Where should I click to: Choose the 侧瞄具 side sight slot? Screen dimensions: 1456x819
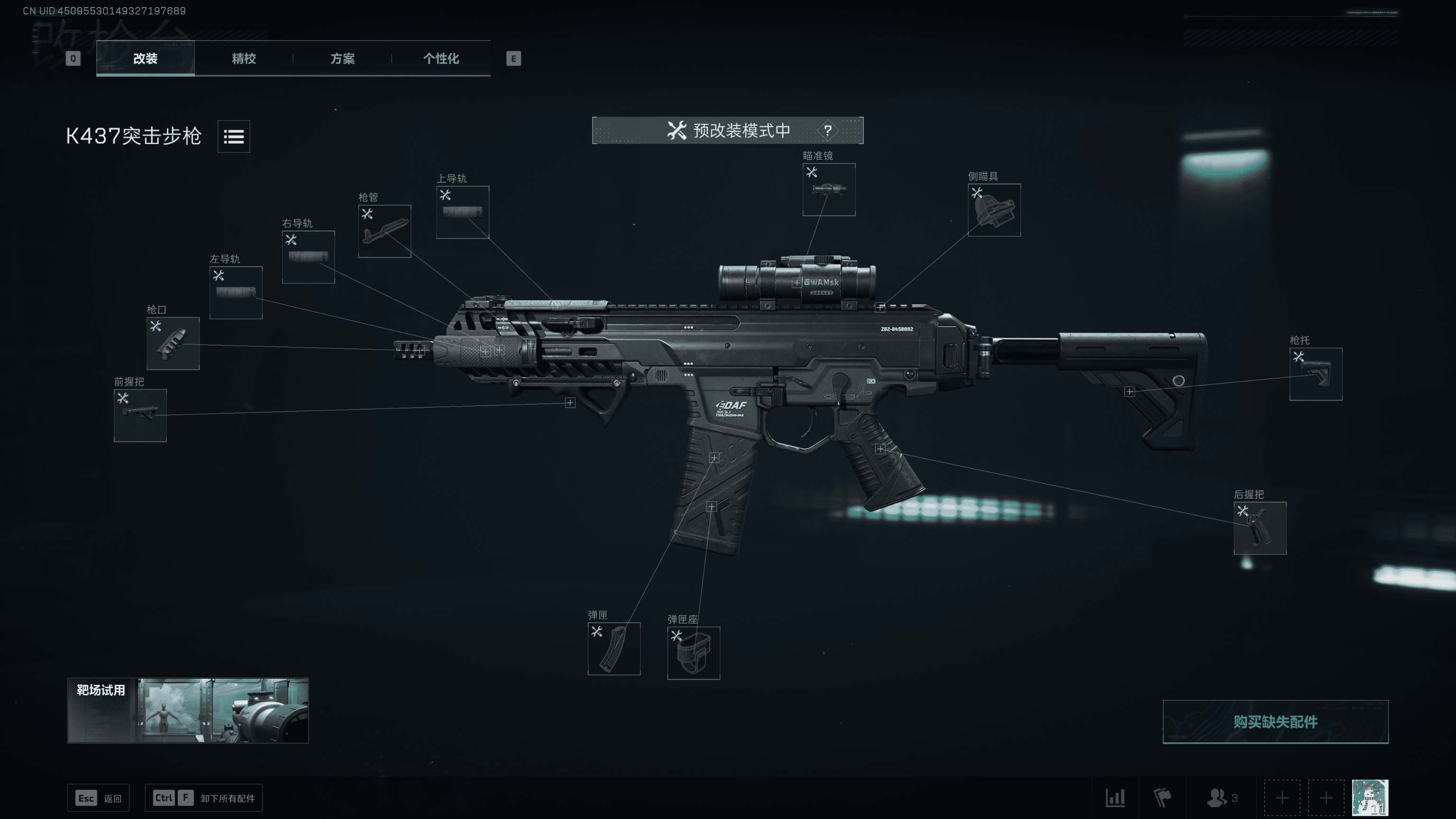[993, 210]
